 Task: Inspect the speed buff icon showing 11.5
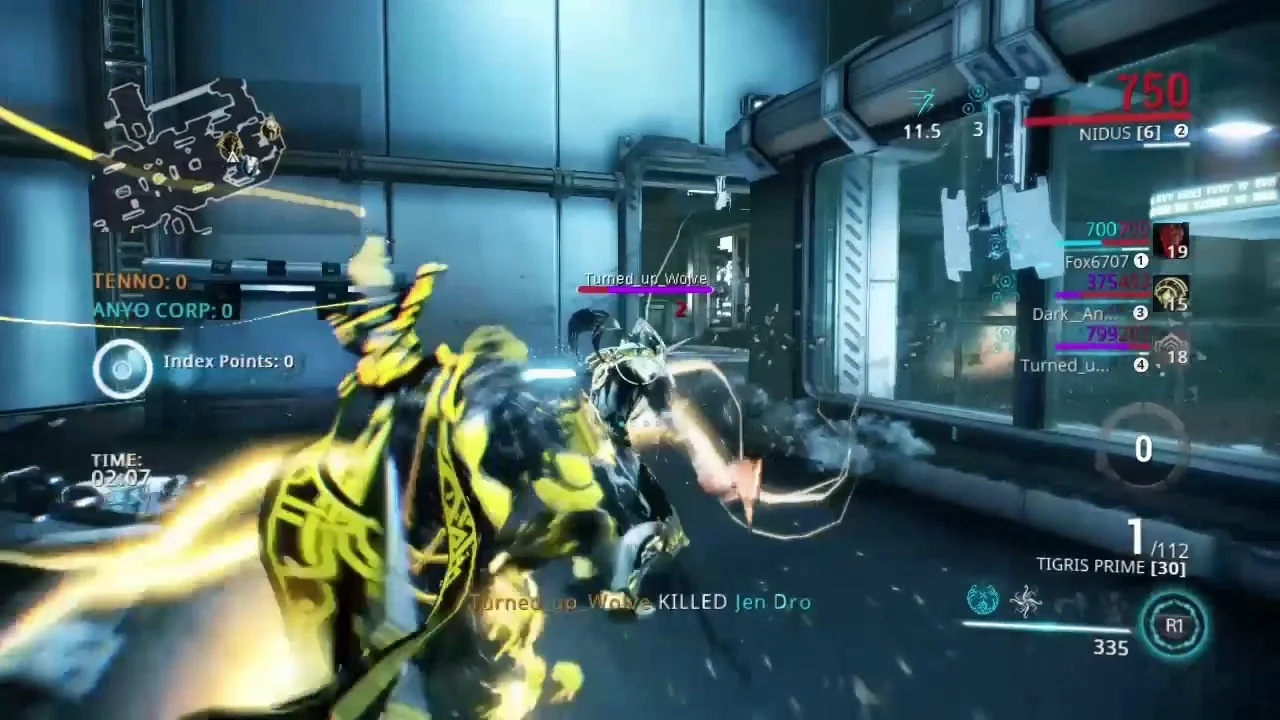(922, 101)
